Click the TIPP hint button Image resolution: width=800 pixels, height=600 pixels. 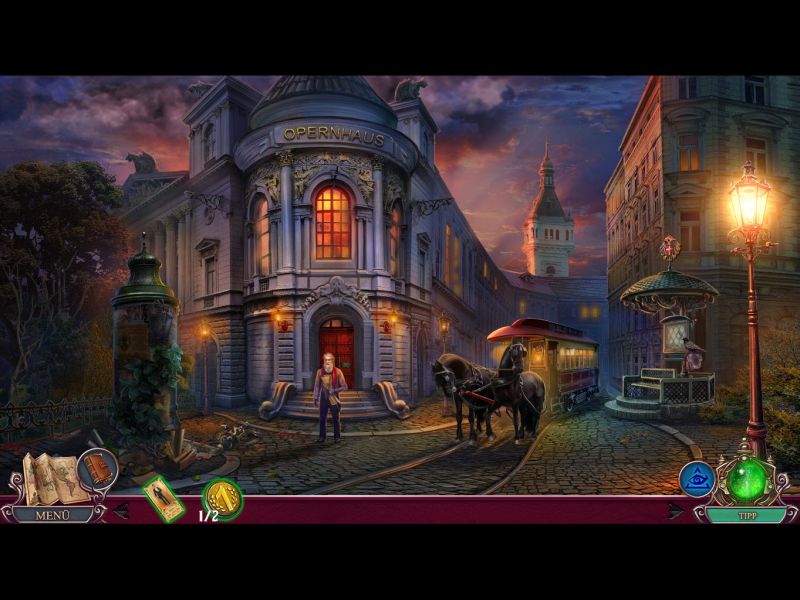745,514
